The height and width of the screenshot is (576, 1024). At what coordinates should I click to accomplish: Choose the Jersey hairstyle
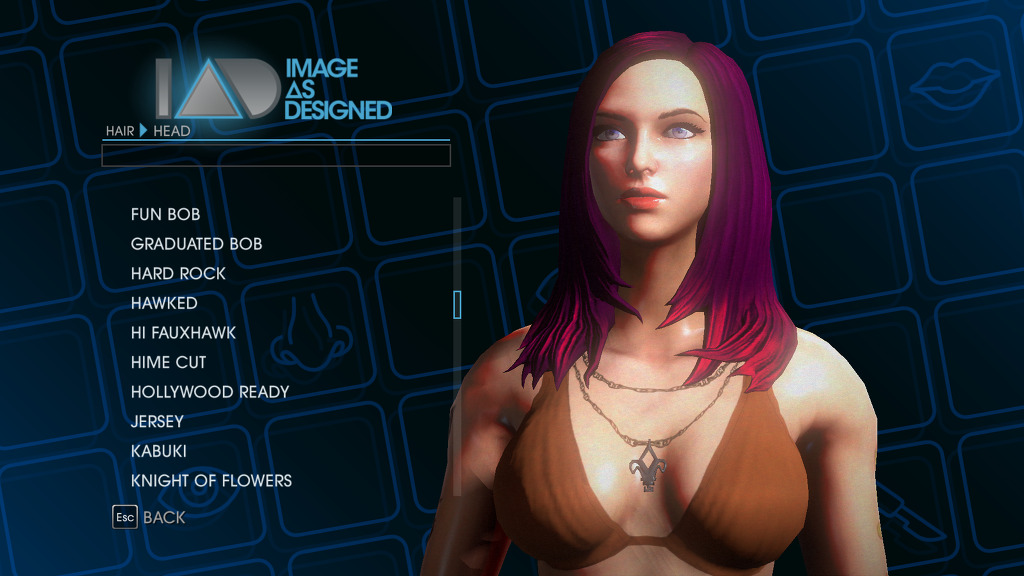click(157, 421)
